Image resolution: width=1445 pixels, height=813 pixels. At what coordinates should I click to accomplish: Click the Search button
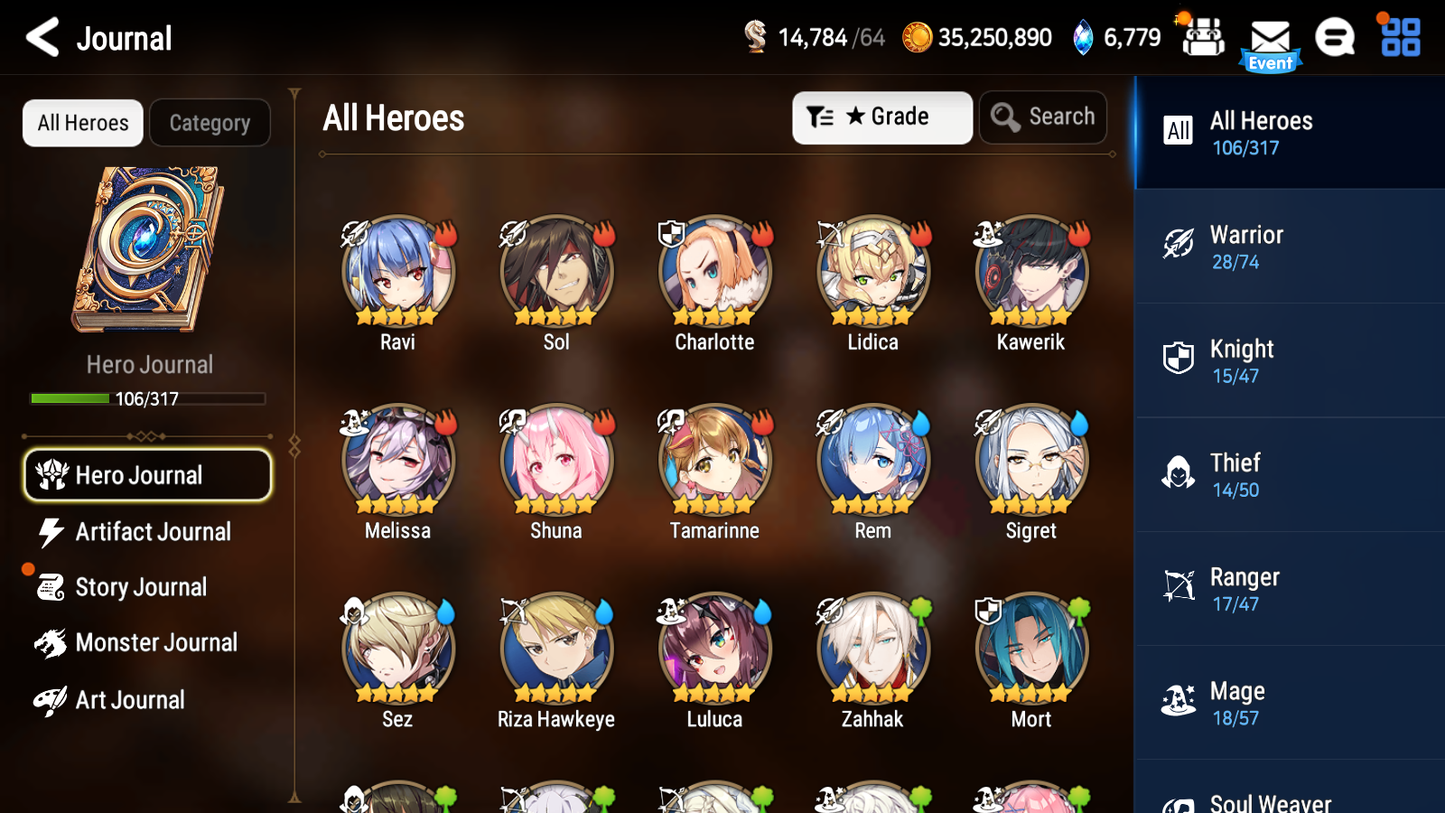coord(1043,116)
